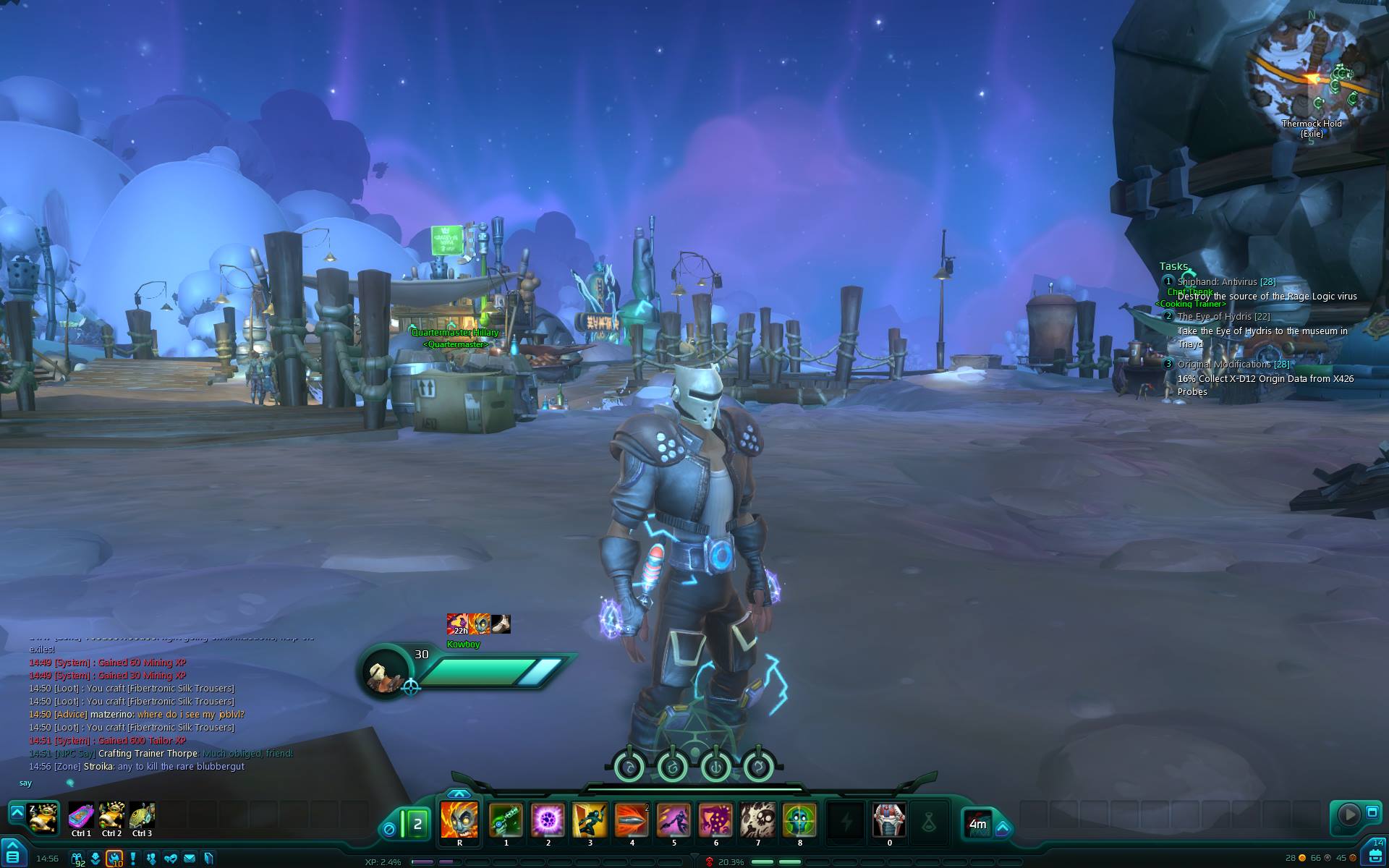This screenshot has height=868, width=1389.
Task: Click the highlighted flame icon showing 10
Action: (114, 859)
